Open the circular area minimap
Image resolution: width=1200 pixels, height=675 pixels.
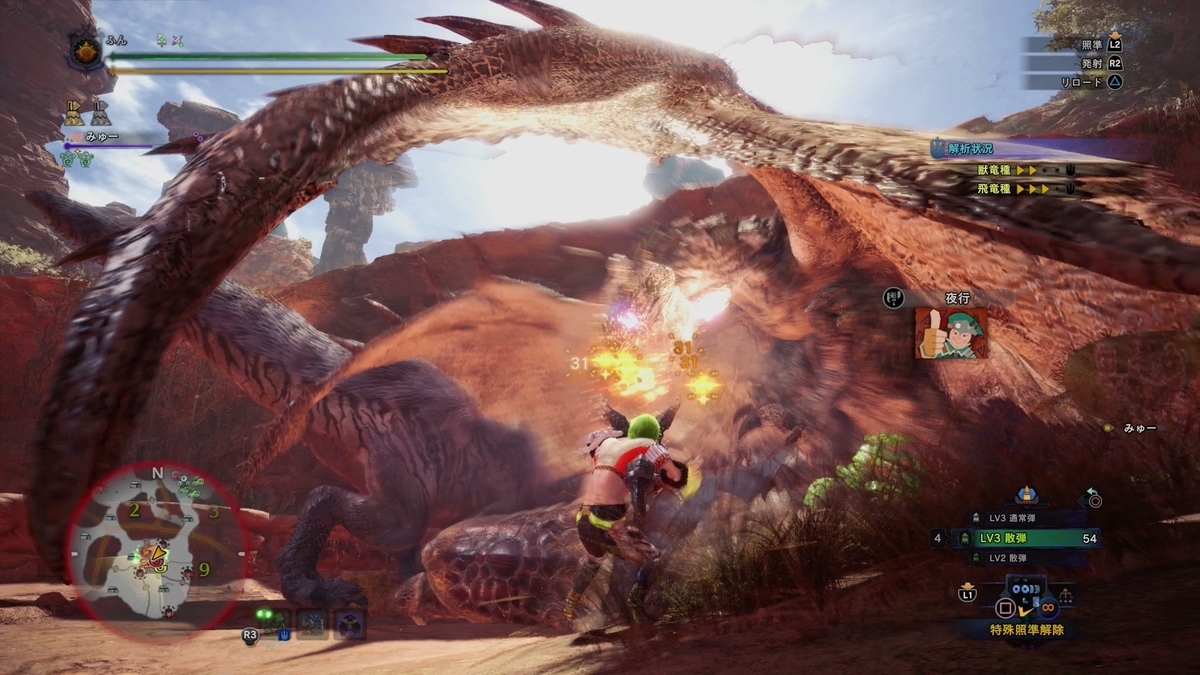(x=155, y=547)
